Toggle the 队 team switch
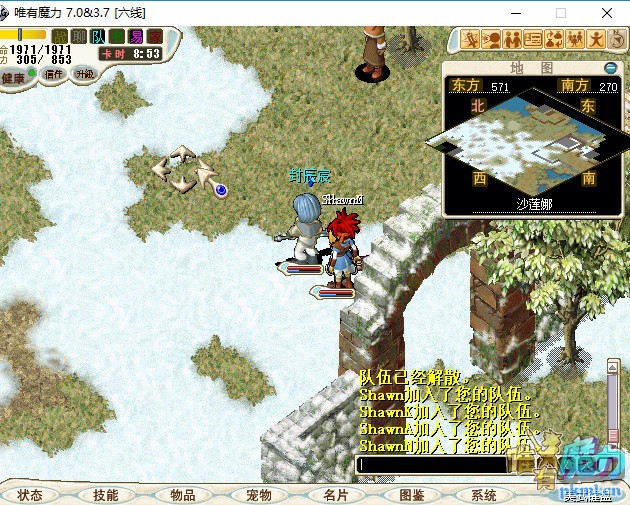 pyautogui.click(x=98, y=37)
